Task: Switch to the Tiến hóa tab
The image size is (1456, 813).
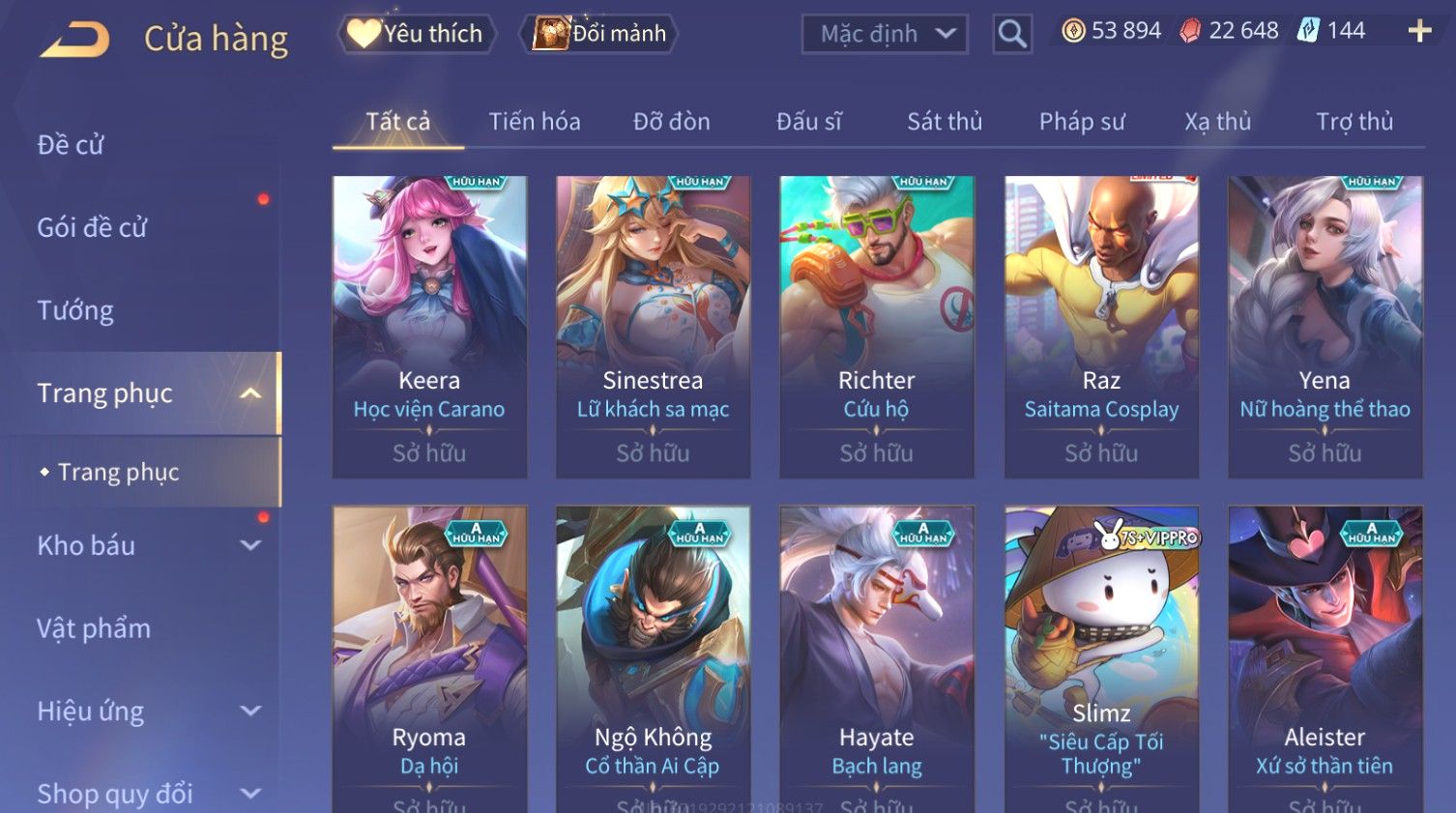Action: click(534, 122)
